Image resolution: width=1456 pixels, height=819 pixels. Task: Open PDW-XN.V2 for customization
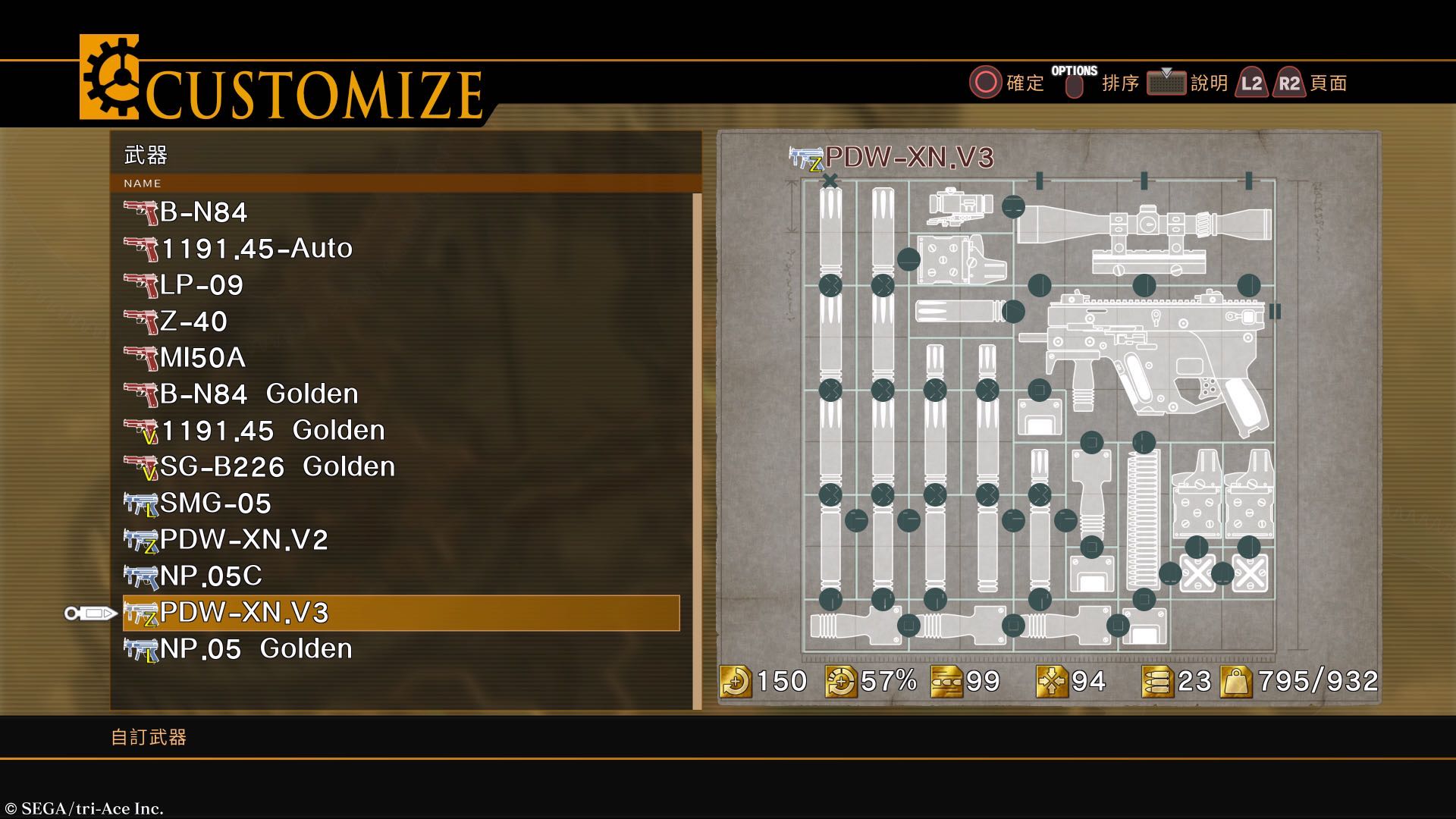coord(243,540)
